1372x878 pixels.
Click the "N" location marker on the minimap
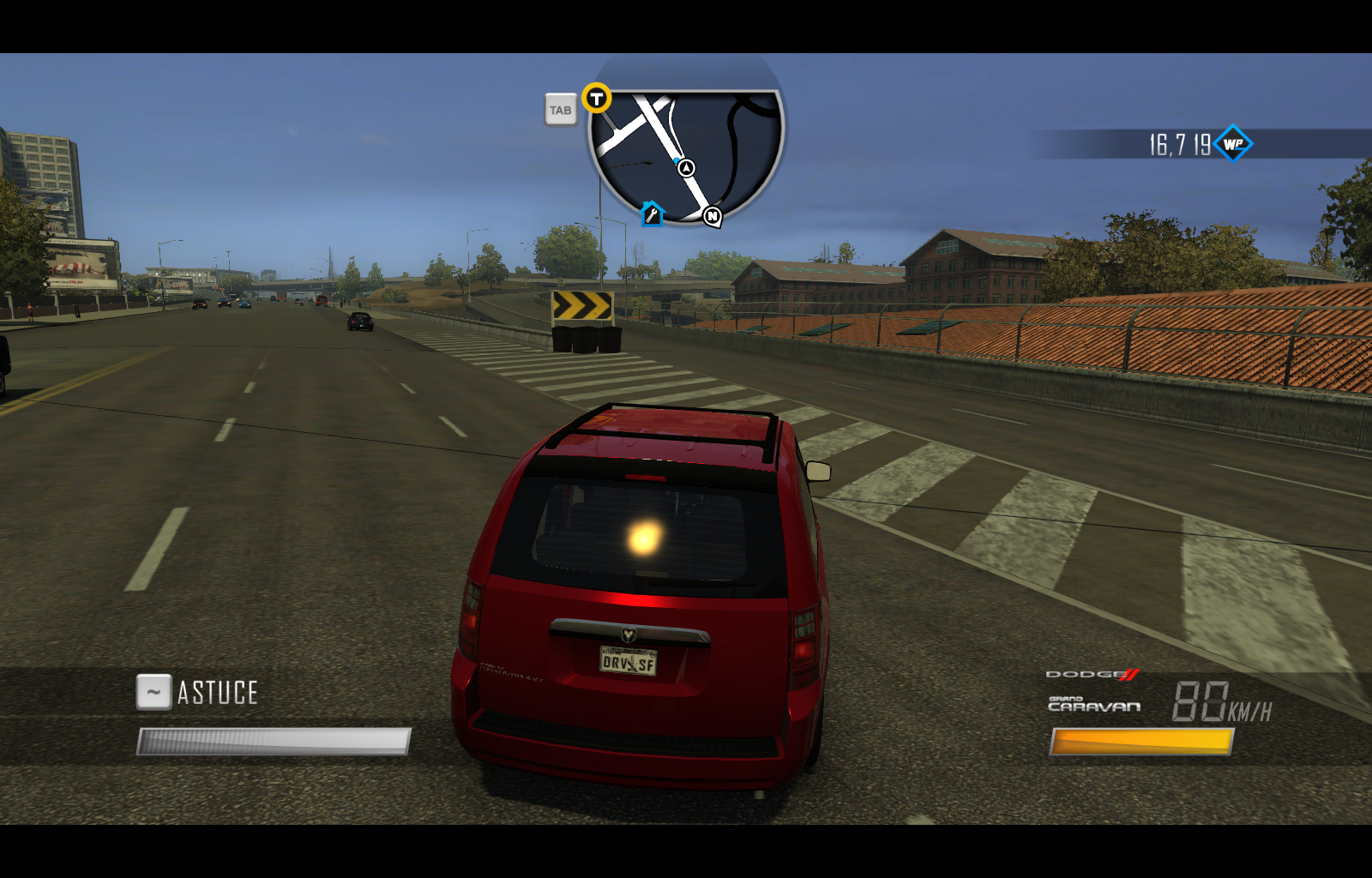point(713,215)
